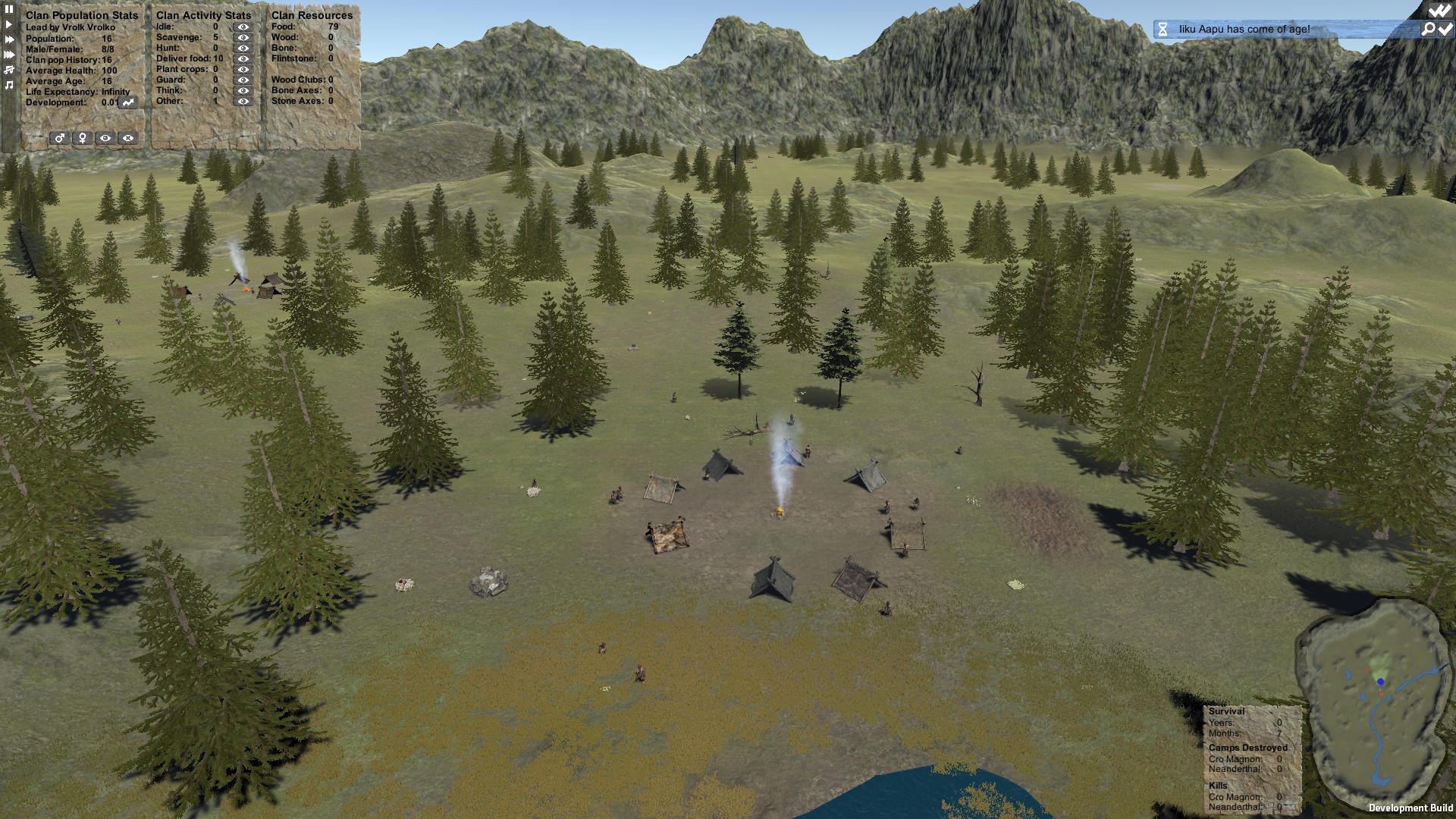
Task: Toggle the eye icon next to Scavenge
Action: (243, 37)
